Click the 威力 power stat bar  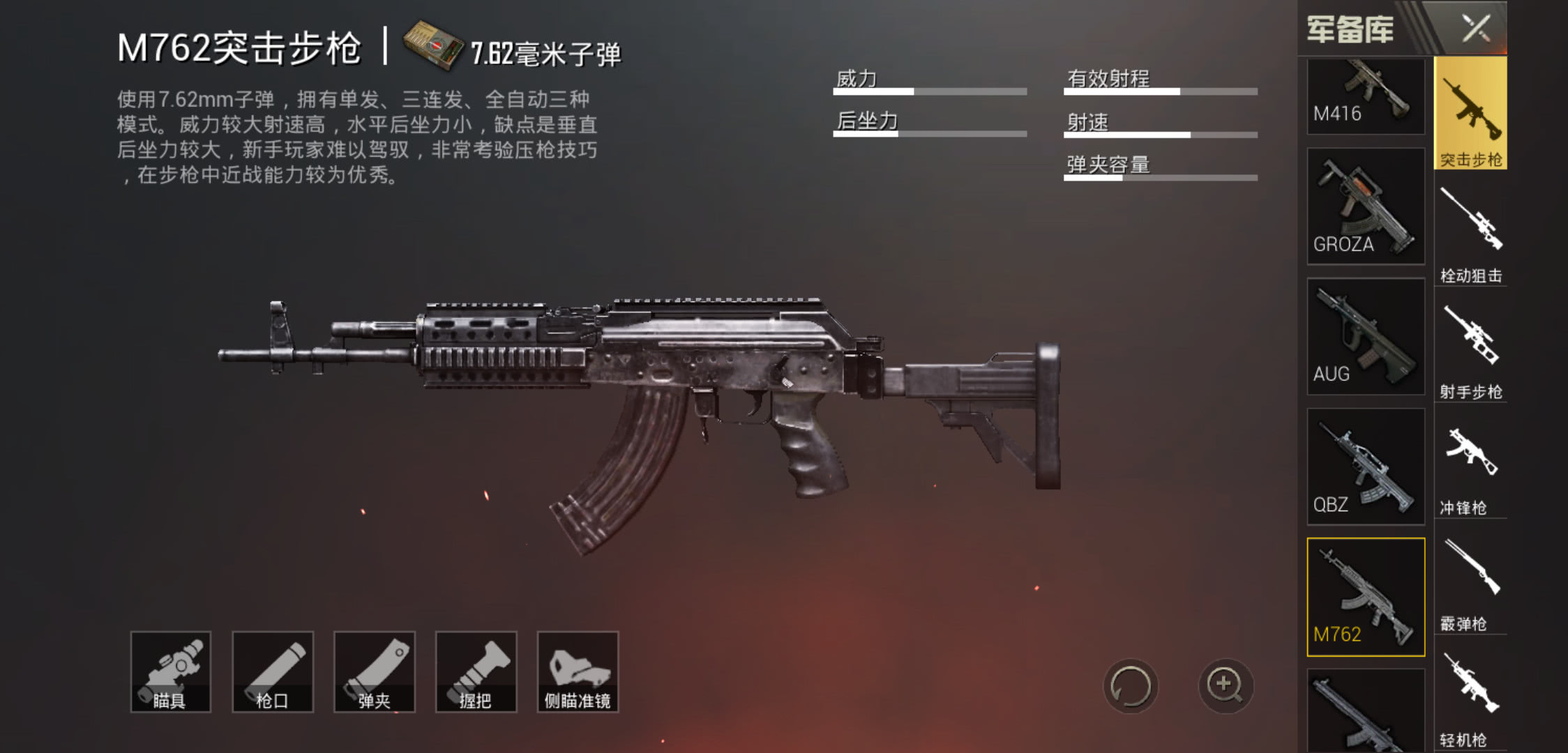pos(928,91)
